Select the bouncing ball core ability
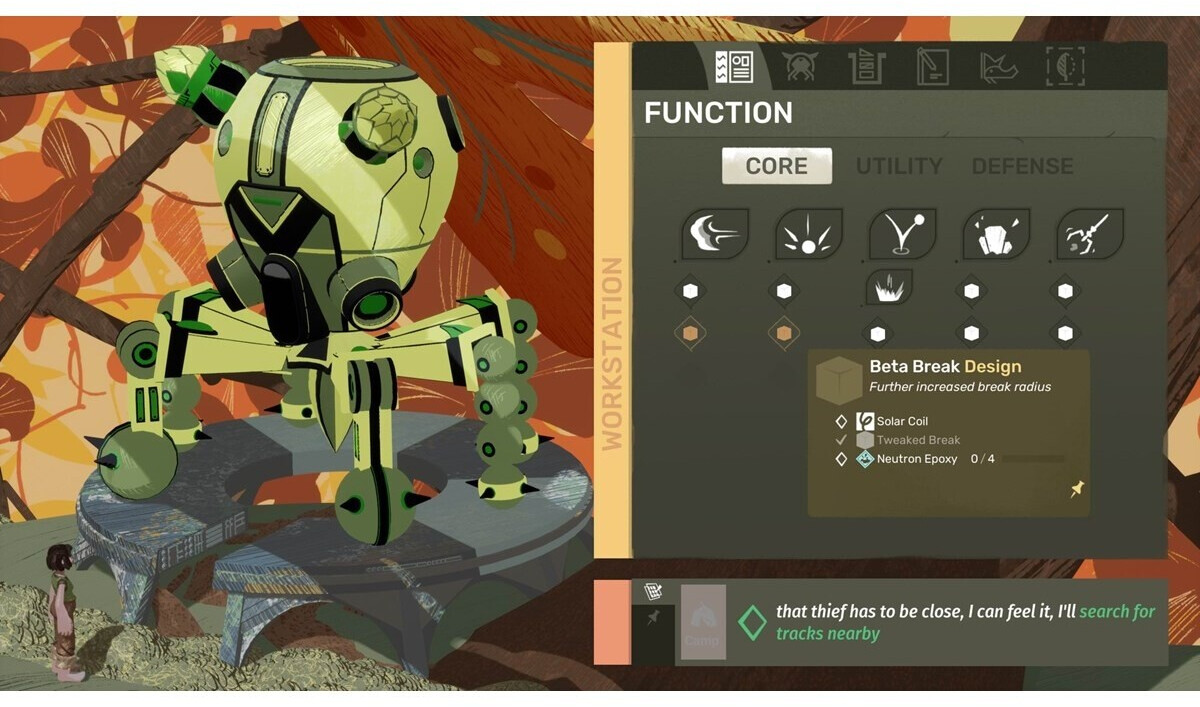Image resolution: width=1200 pixels, height=707 pixels. (902, 234)
